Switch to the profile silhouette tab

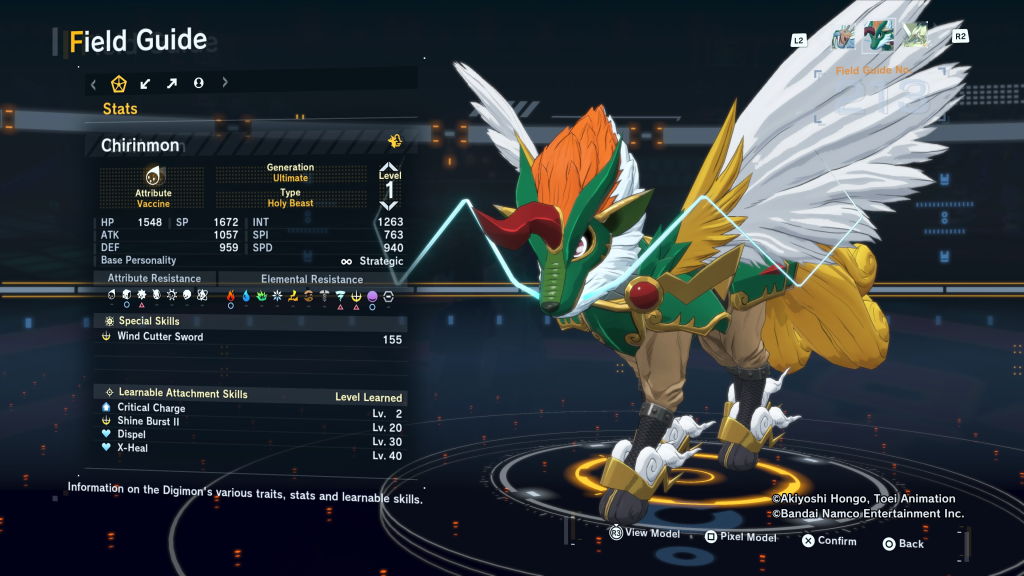click(x=198, y=83)
